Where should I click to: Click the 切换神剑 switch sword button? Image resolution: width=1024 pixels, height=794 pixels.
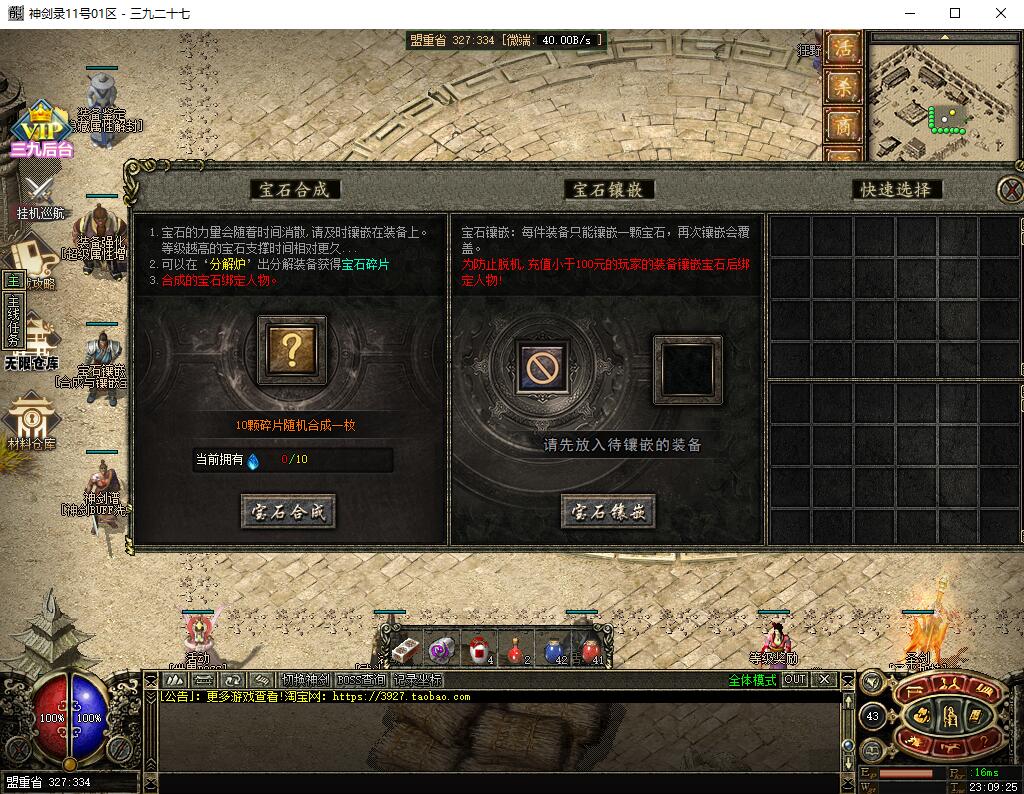303,680
